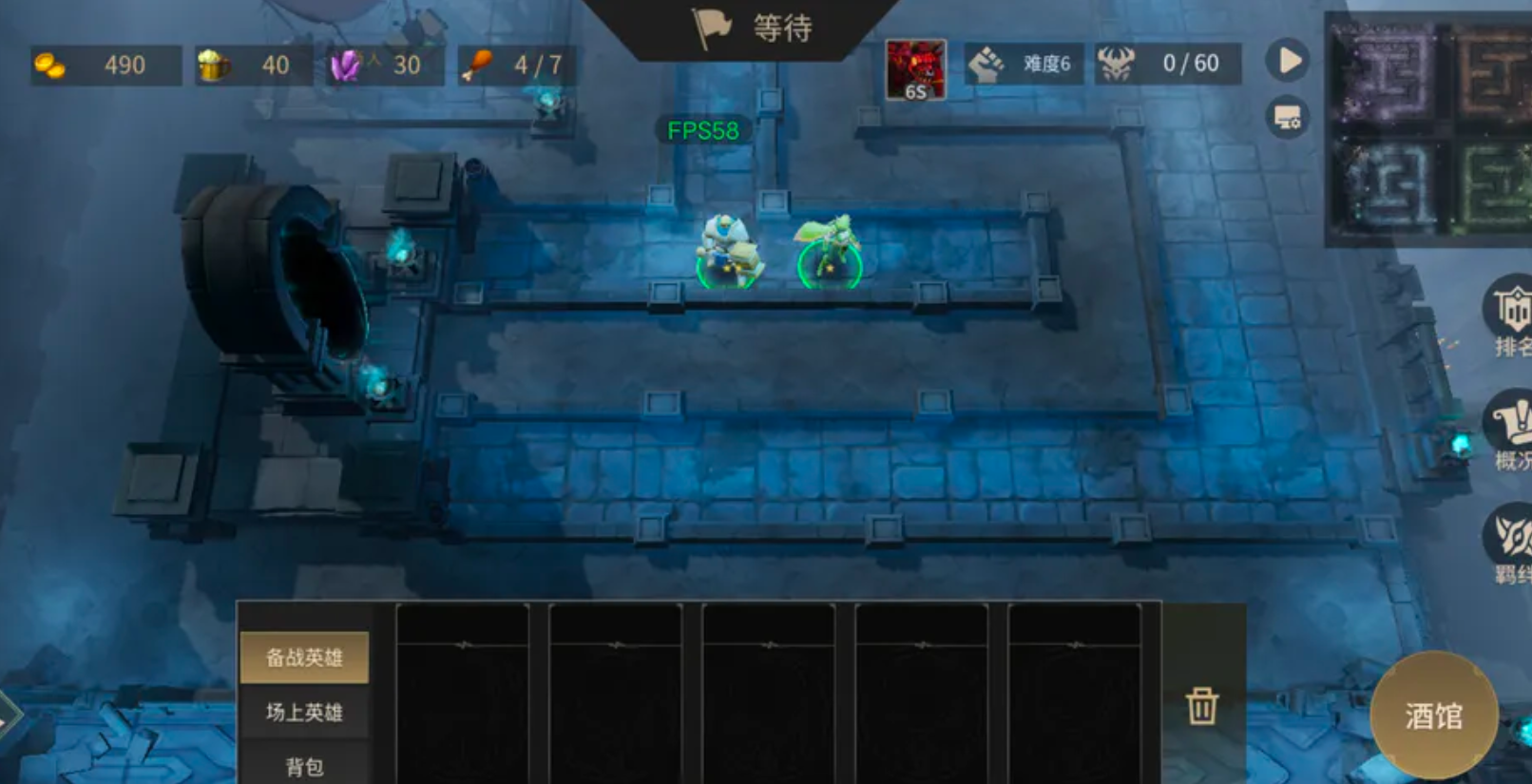
Task: Click the trash can sell icon
Action: click(1201, 706)
